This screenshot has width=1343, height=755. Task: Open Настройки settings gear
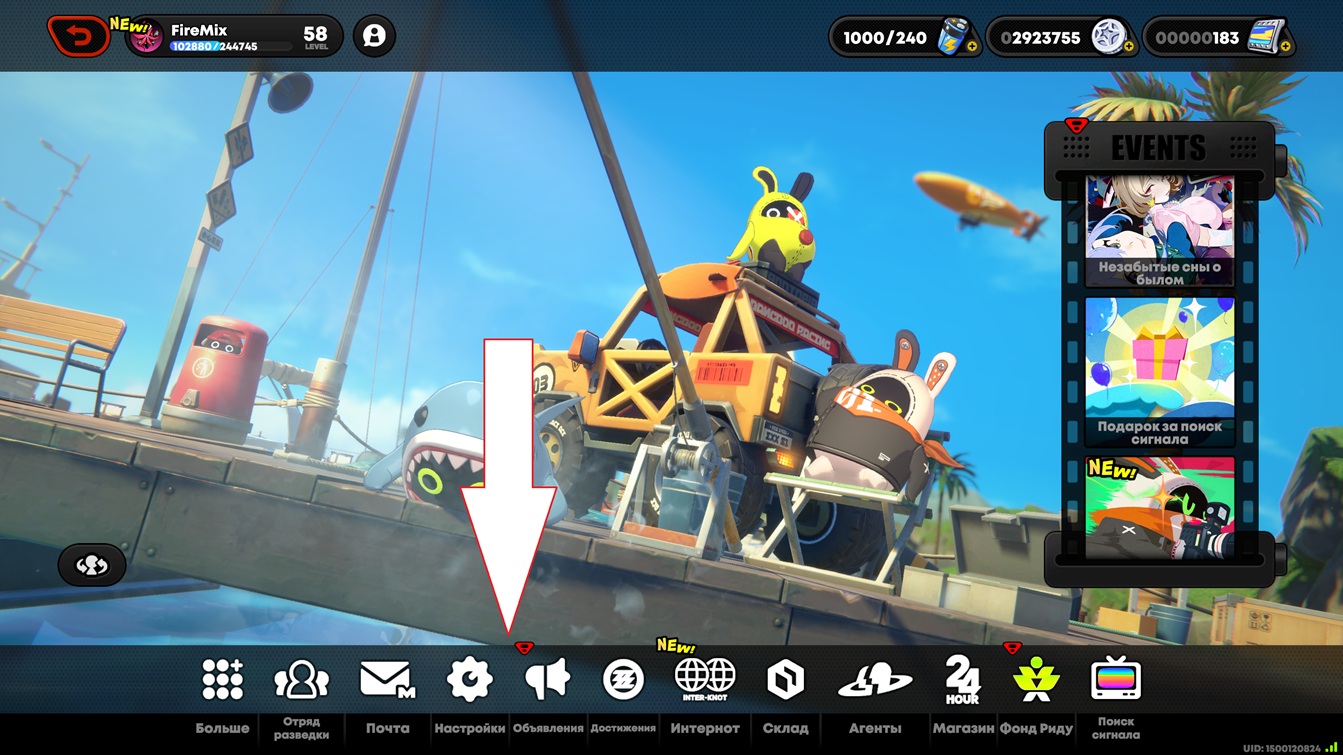(x=469, y=680)
